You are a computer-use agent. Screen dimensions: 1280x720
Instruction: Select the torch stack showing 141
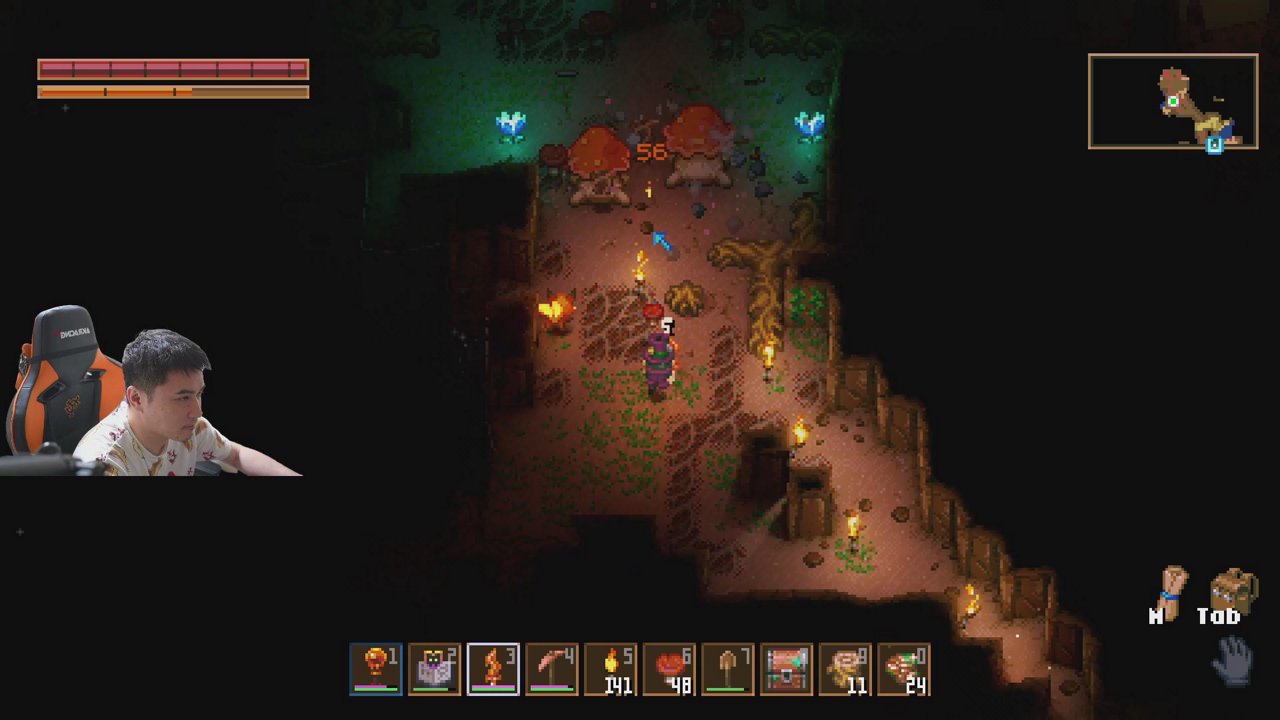(611, 669)
